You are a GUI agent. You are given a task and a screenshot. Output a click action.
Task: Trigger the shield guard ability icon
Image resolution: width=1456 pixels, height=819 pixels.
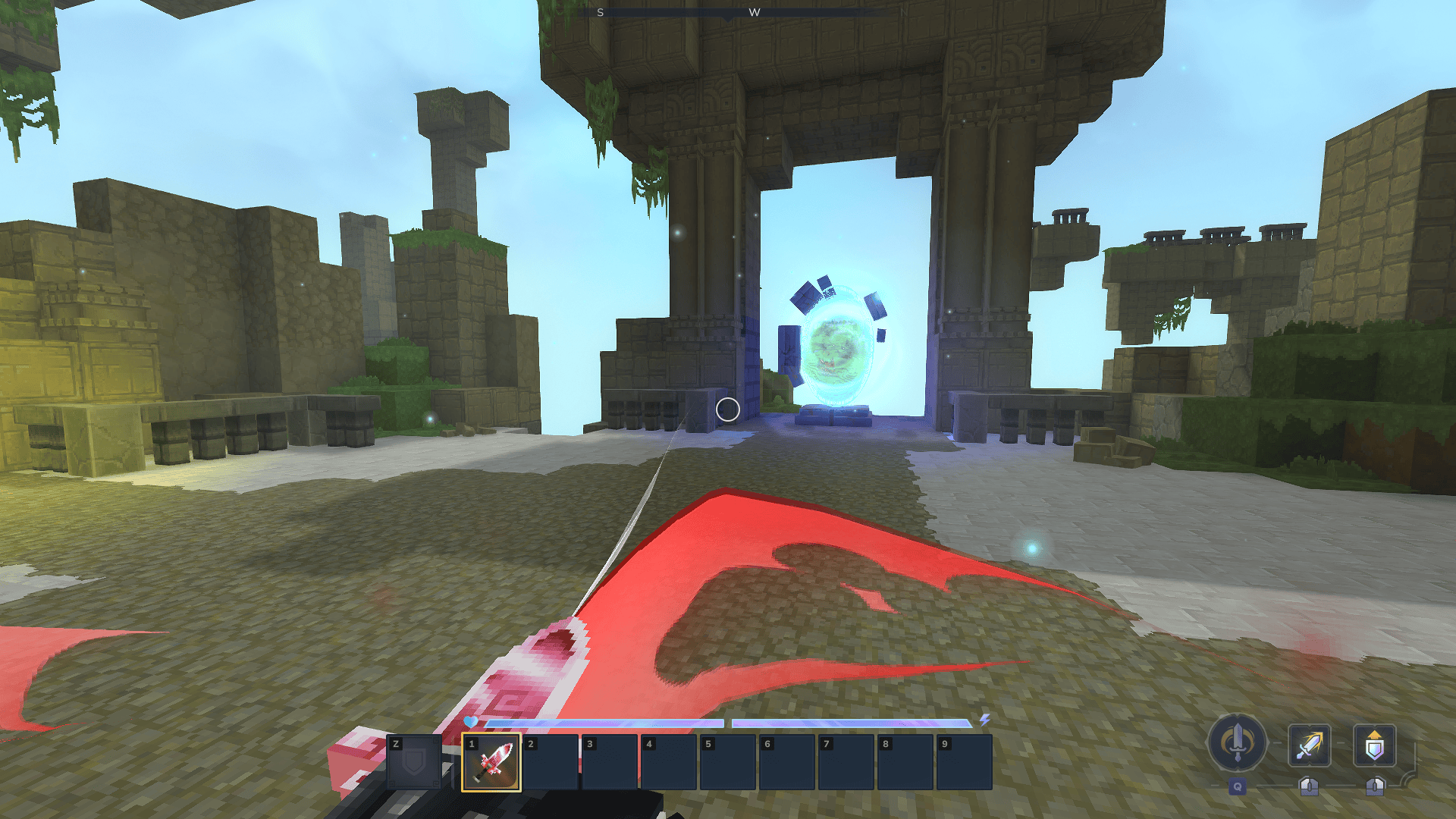[1374, 745]
